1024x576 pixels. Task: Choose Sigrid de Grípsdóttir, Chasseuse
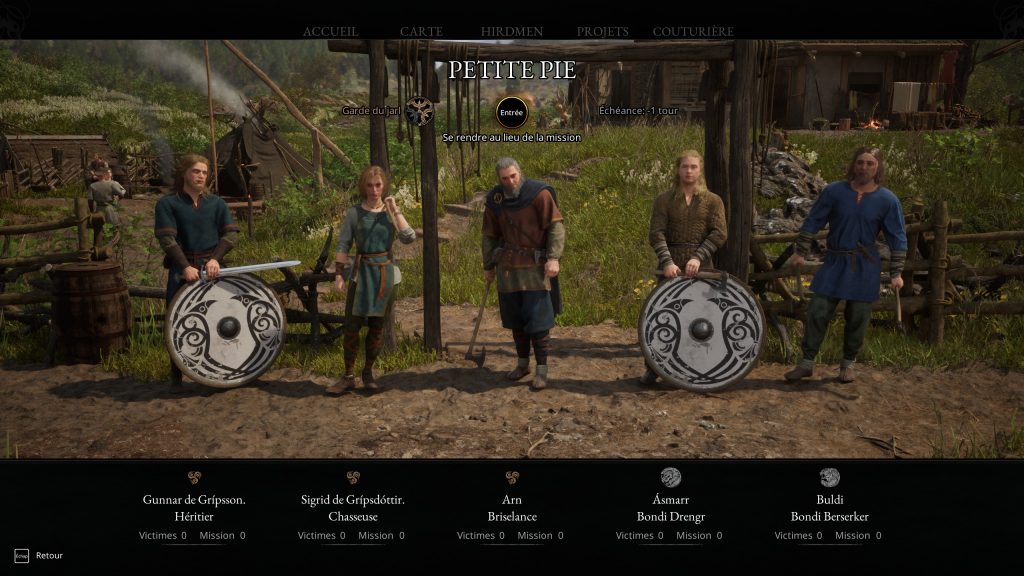click(353, 507)
